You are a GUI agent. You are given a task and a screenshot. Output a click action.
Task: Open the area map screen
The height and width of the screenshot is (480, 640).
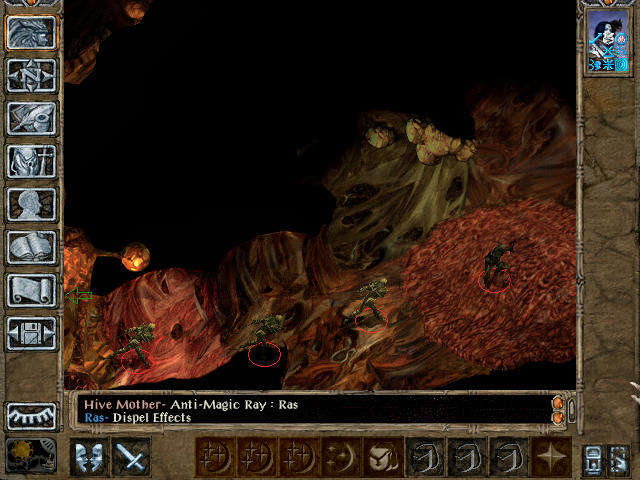[x=32, y=75]
